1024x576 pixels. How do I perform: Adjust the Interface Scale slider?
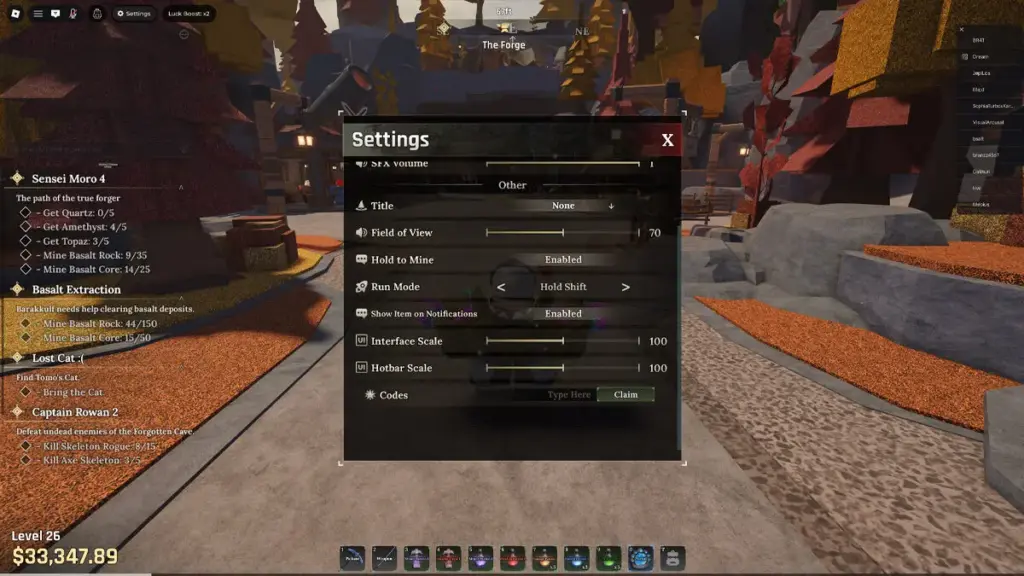point(562,341)
